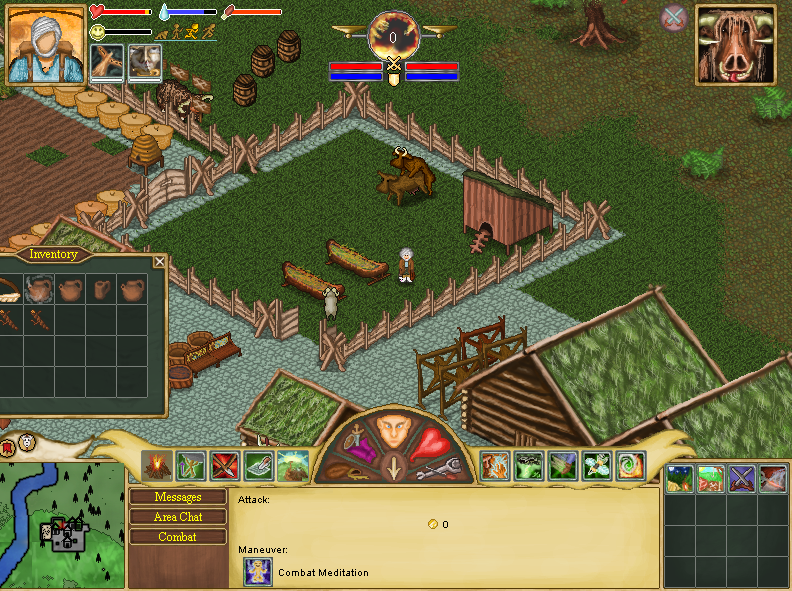Click the player character portrait
Image resolution: width=792 pixels, height=591 pixels.
click(x=46, y=44)
